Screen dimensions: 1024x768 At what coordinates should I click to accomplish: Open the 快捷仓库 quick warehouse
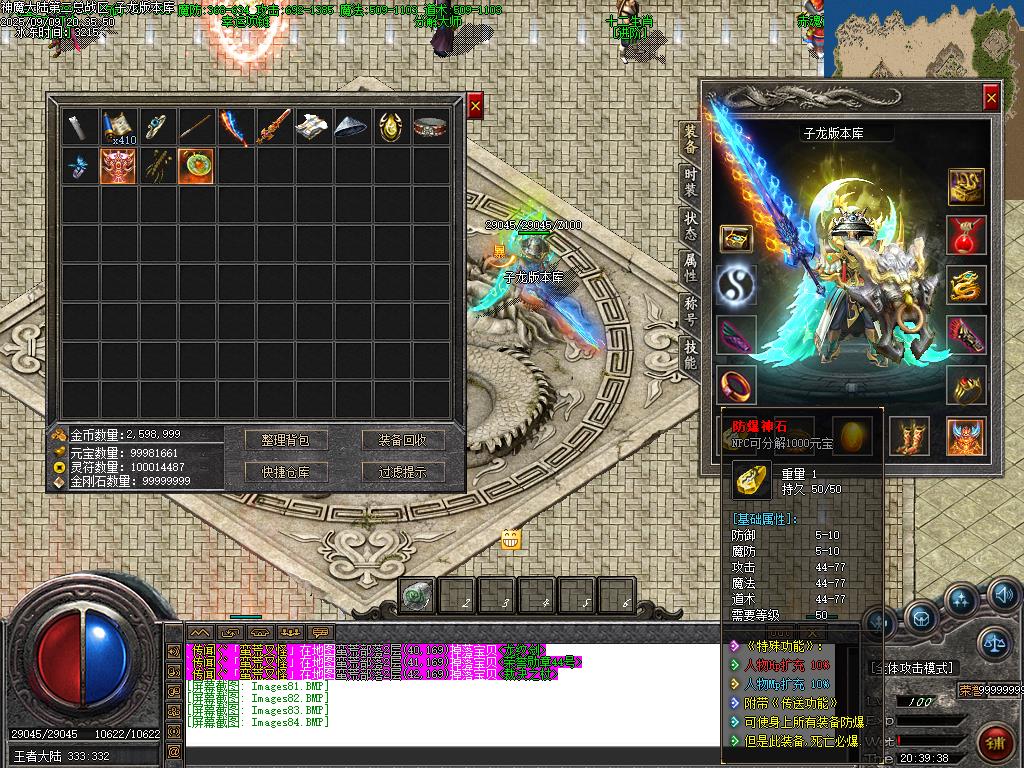[x=286, y=472]
